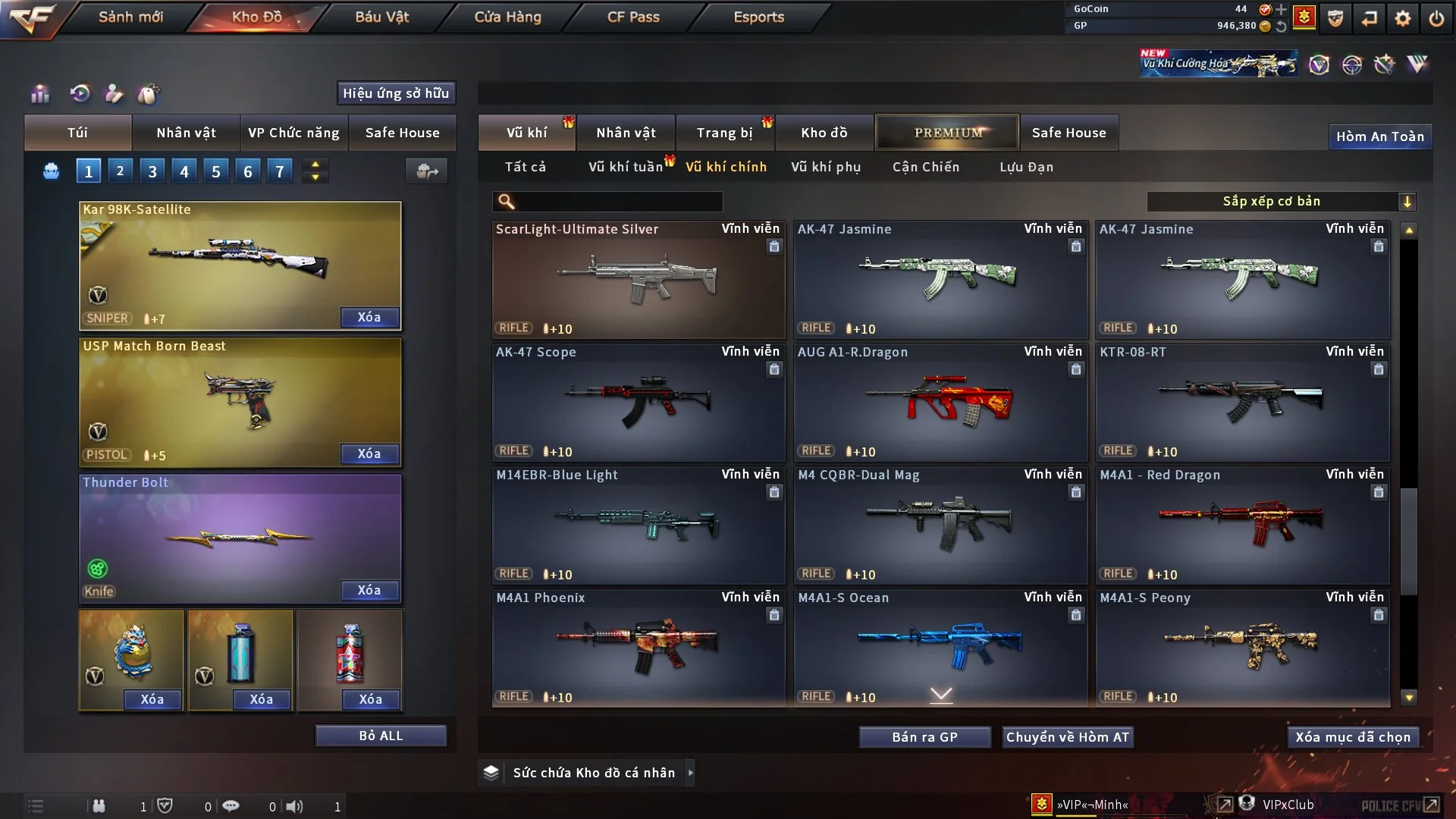Pick the ScarLight-Ultimate Silver rifle
The width and height of the screenshot is (1456, 819).
638,279
